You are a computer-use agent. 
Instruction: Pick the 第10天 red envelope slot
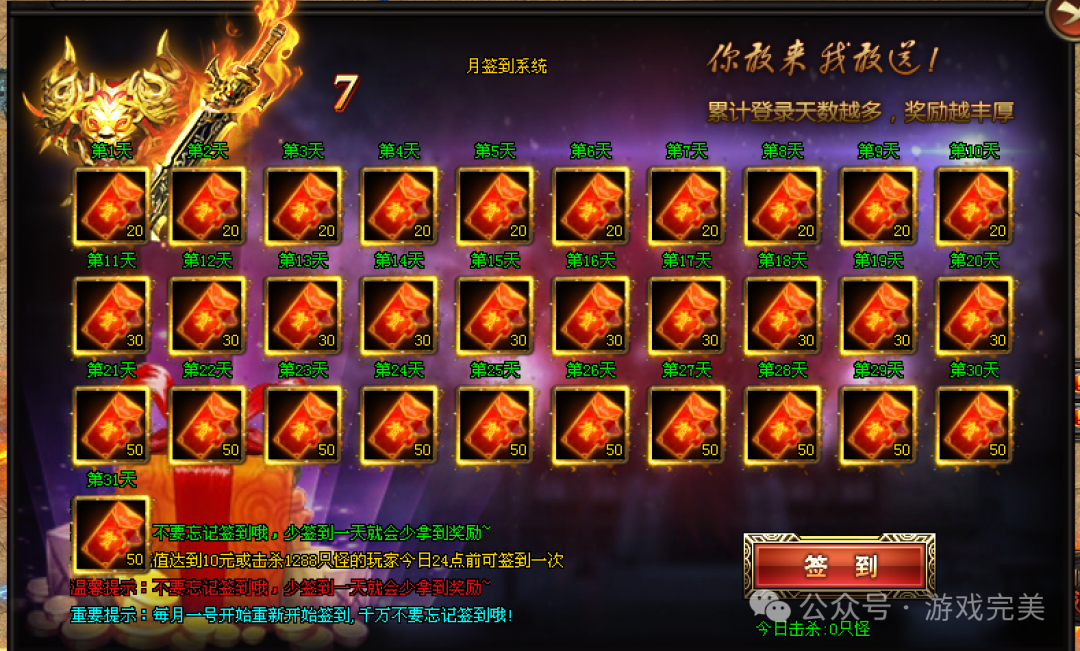click(974, 205)
